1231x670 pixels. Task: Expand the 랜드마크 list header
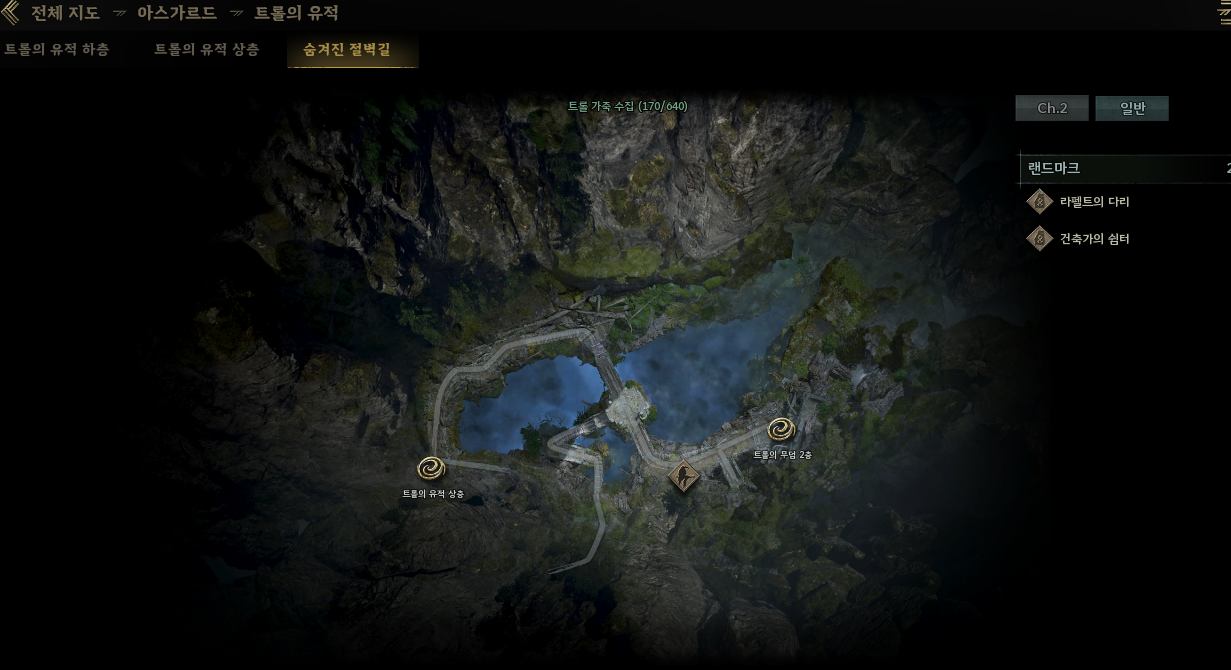(1120, 168)
